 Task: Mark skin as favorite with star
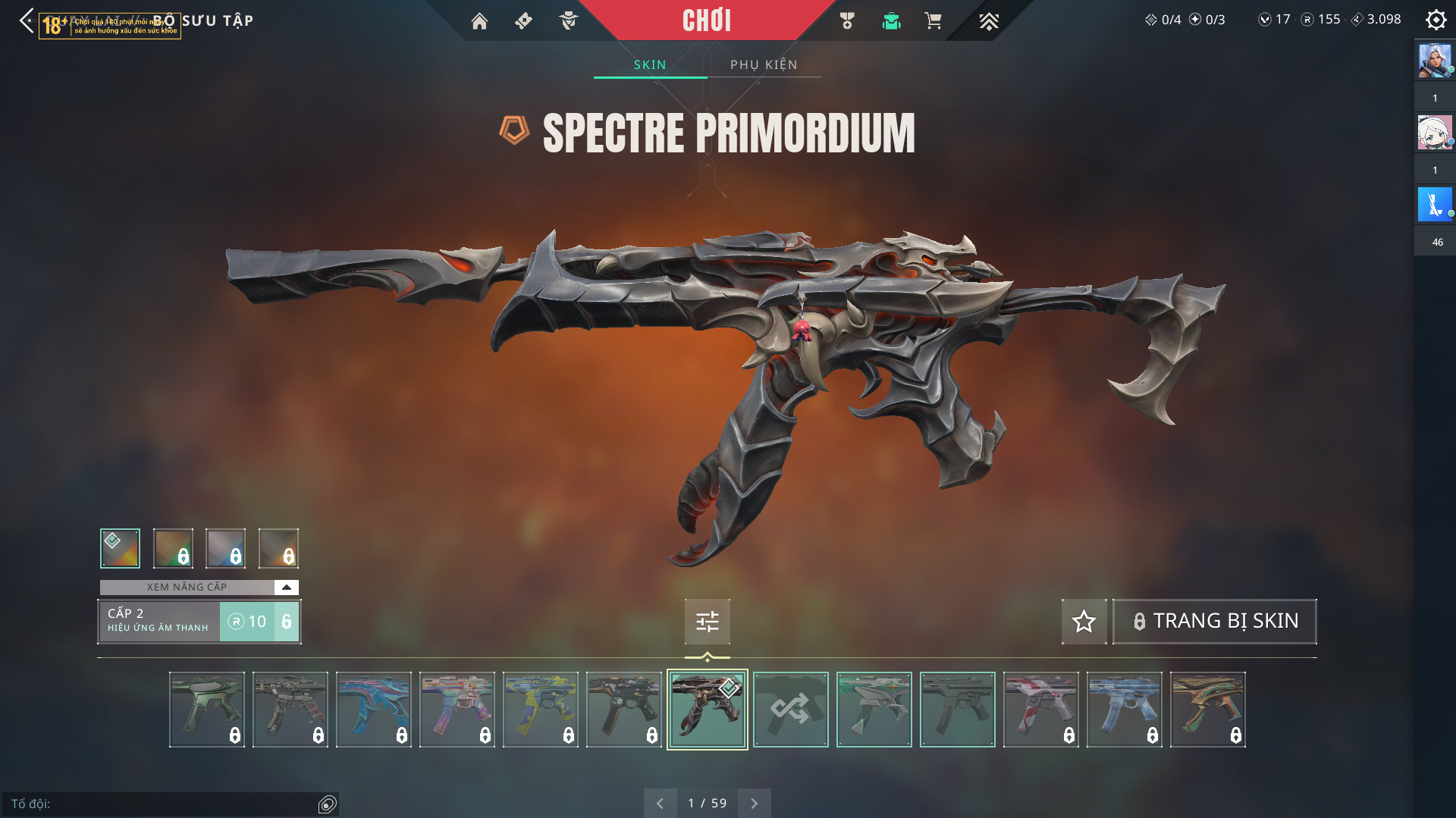(1084, 621)
